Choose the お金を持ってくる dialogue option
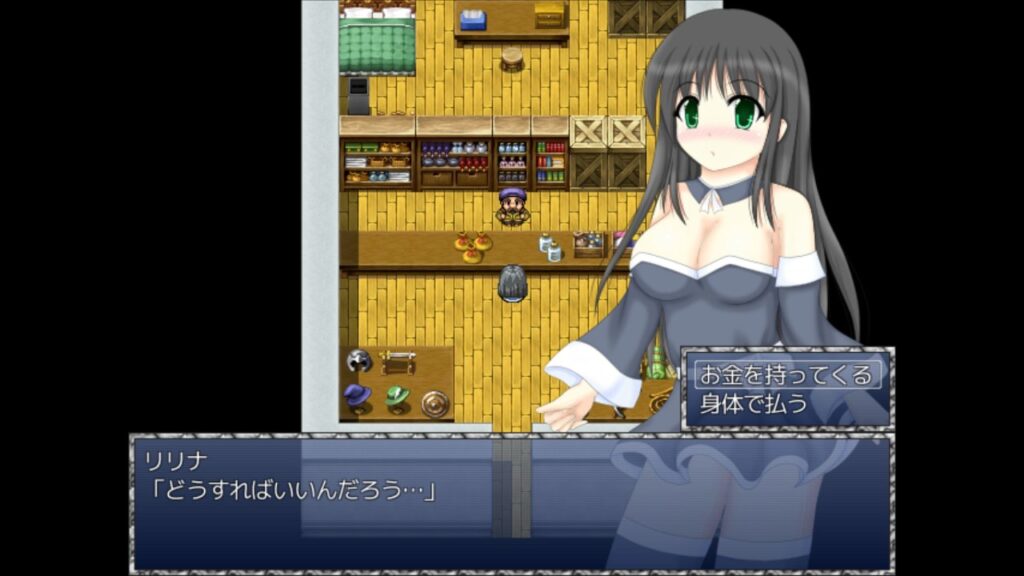This screenshot has height=576, width=1024. (787, 375)
